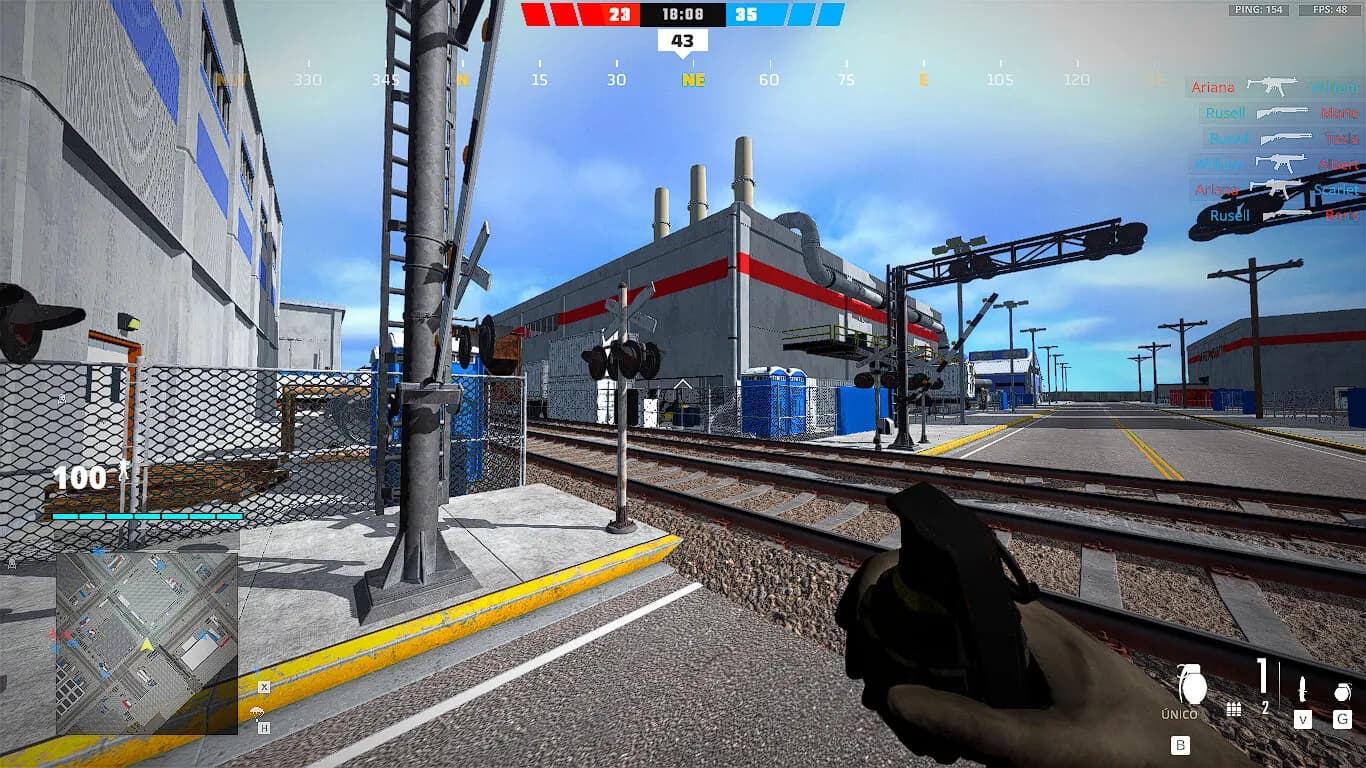Click the ammo grid icon beside grenade count

(1234, 710)
